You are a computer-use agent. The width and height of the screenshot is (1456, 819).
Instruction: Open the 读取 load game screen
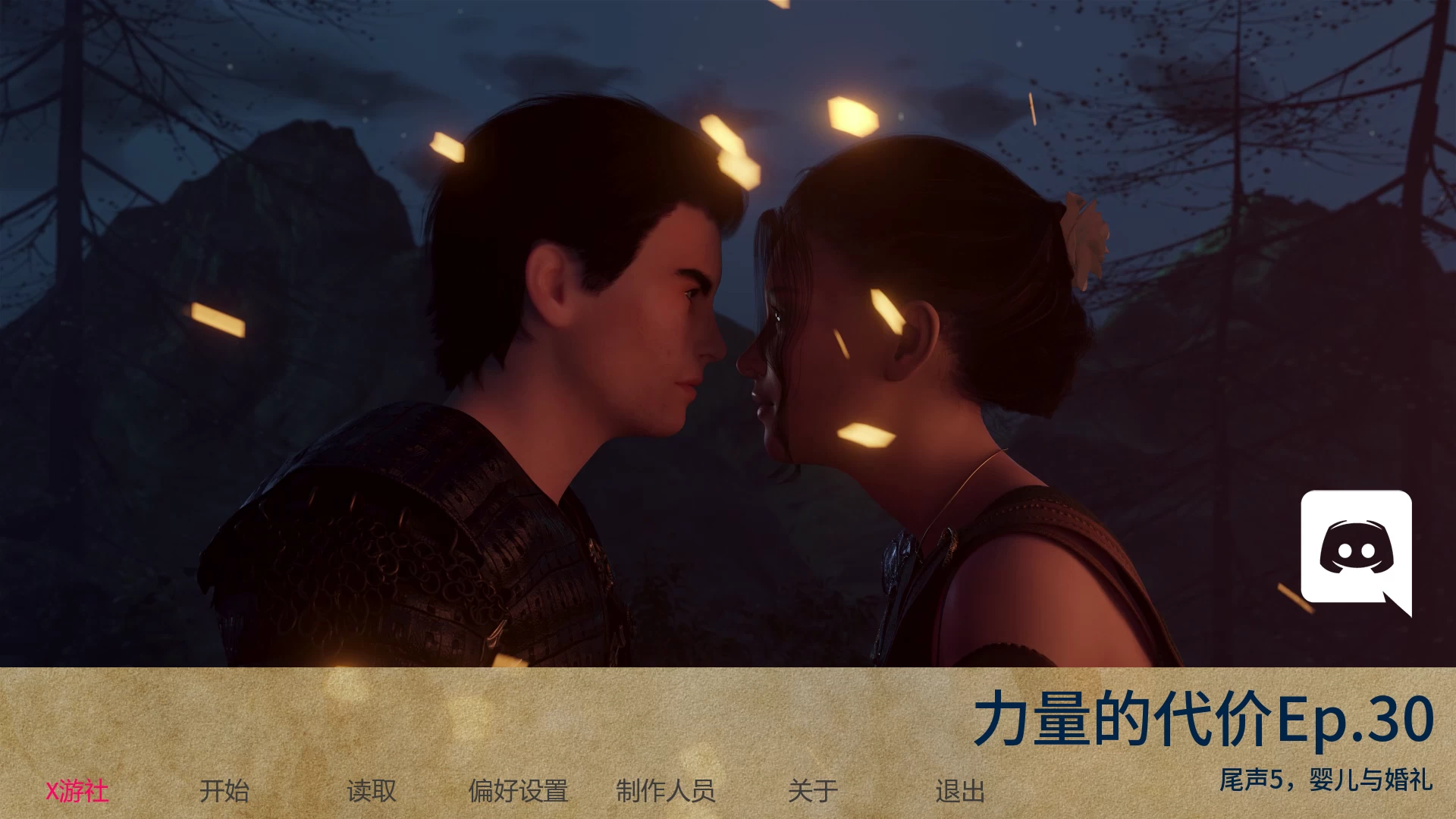click(x=371, y=791)
